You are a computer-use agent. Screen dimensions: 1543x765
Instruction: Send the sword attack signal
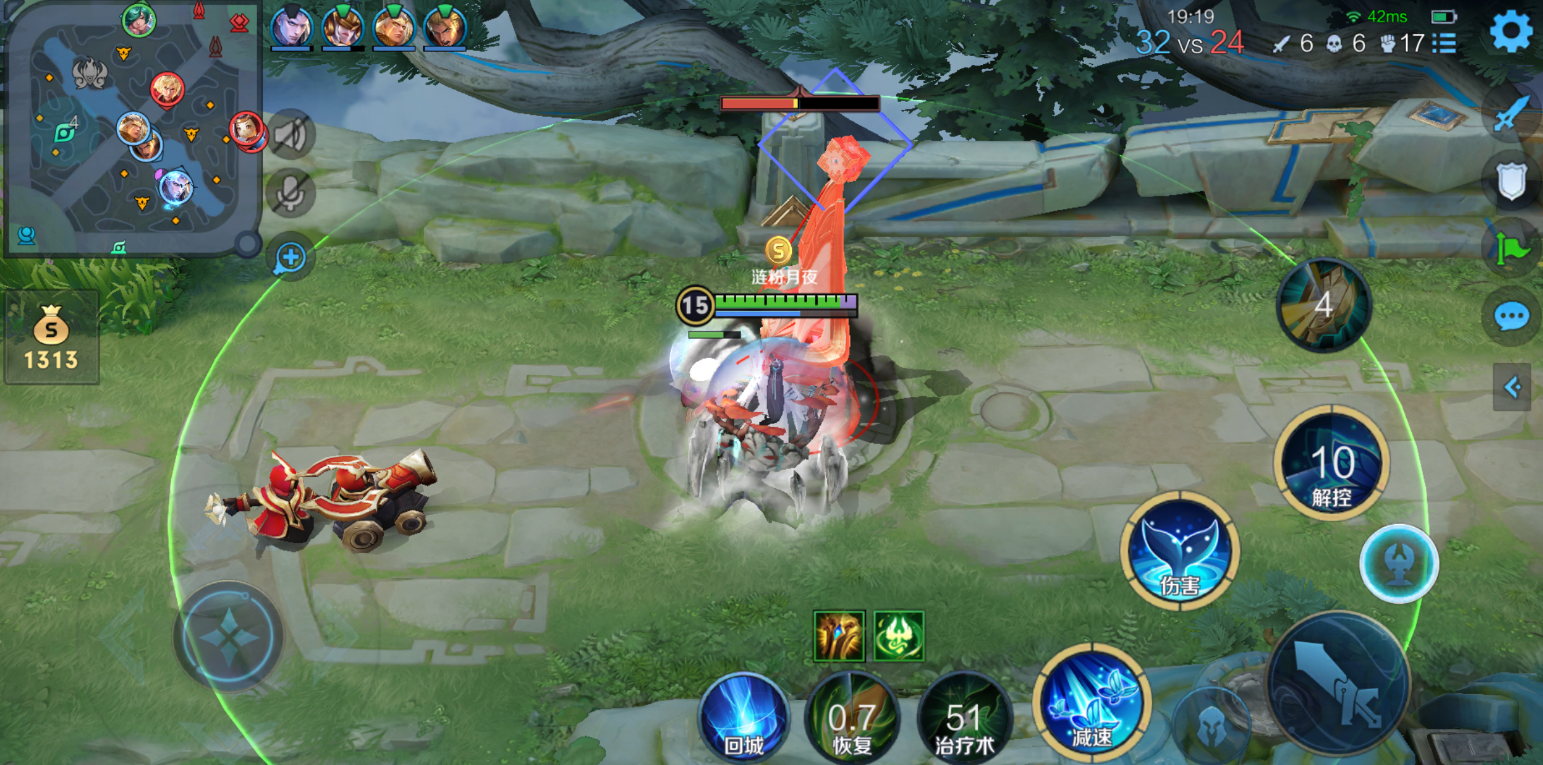tap(1510, 113)
